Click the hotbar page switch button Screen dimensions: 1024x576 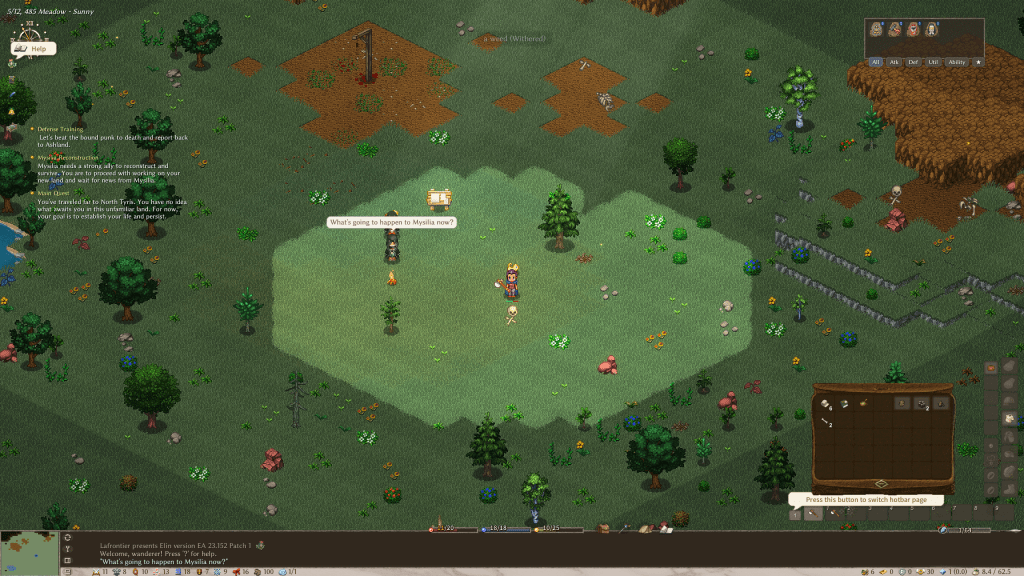[x=796, y=515]
